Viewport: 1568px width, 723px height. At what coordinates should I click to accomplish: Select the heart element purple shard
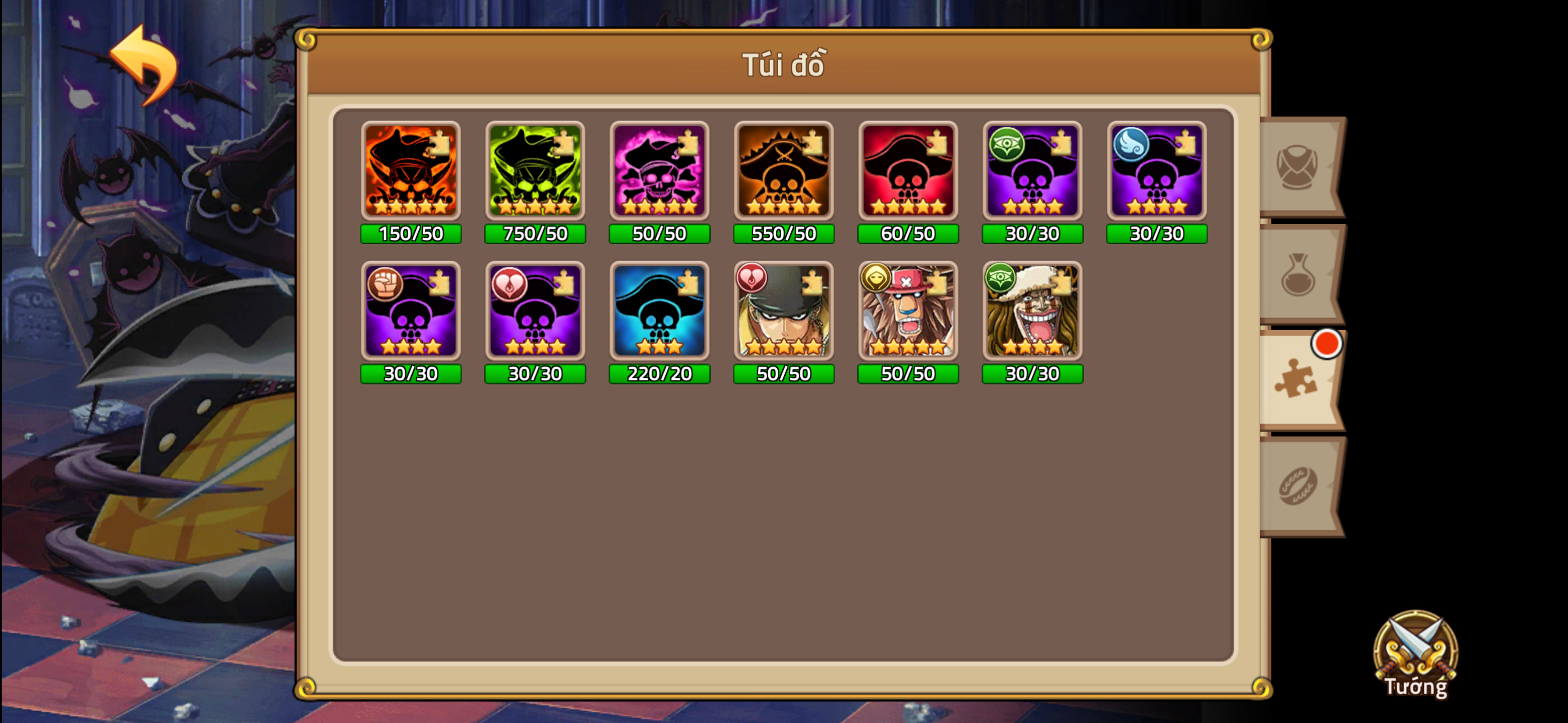pyautogui.click(x=534, y=312)
